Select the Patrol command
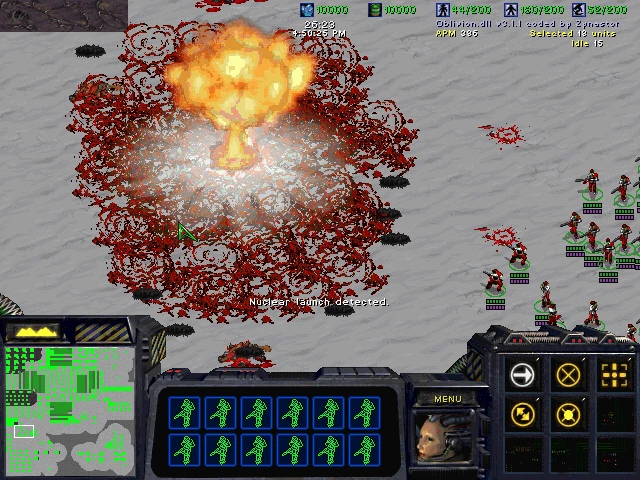The image size is (640, 480). point(522,413)
